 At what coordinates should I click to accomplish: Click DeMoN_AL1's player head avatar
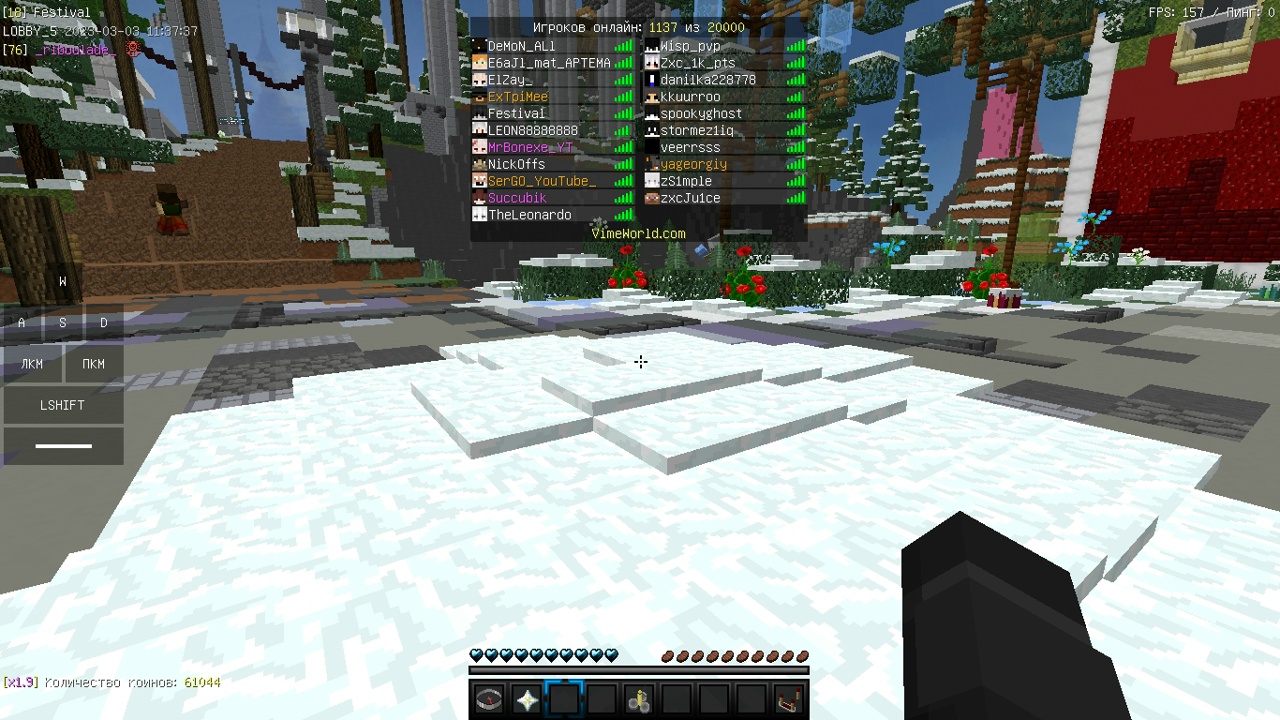pos(479,46)
